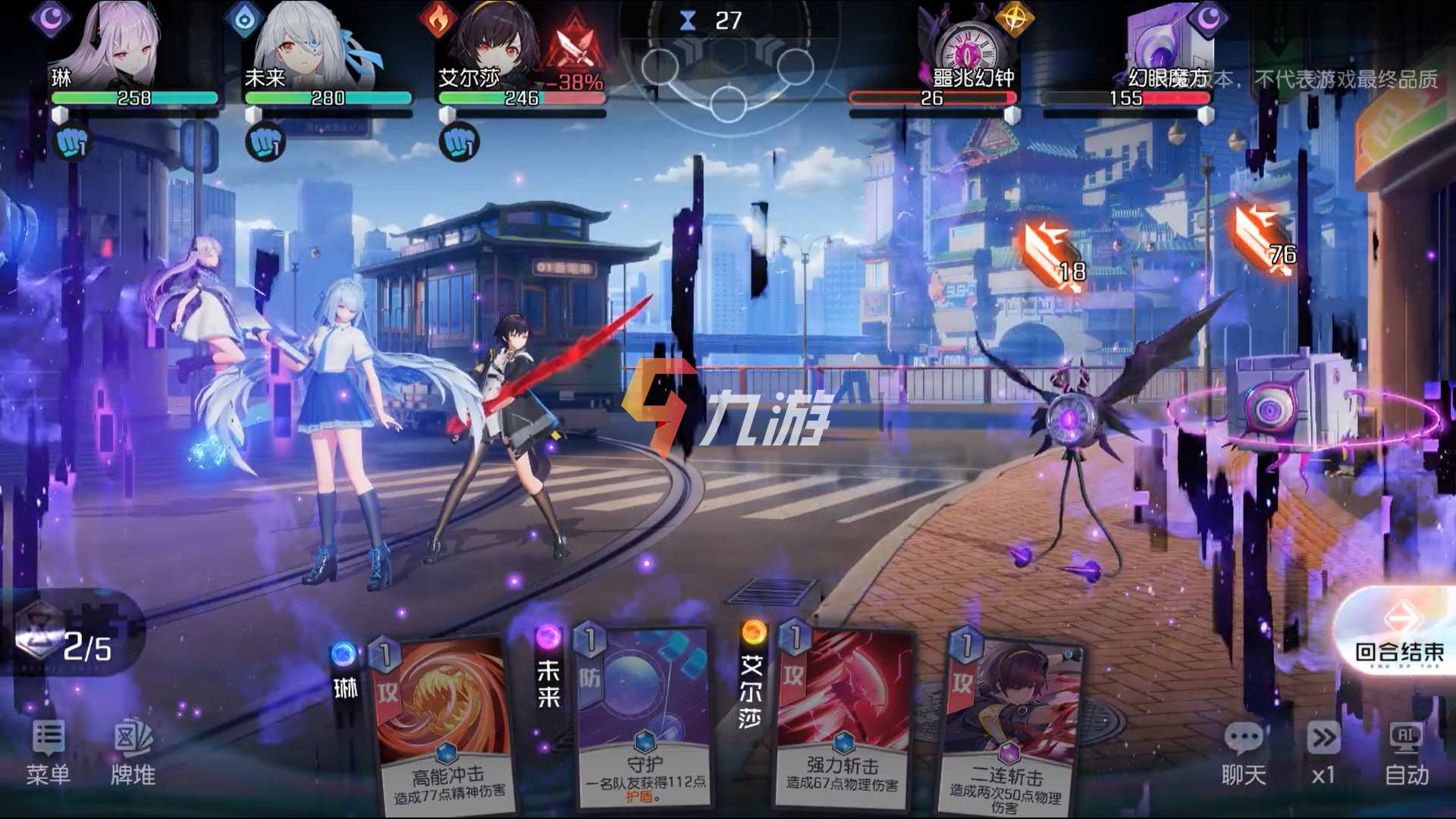Inspect the fist buff icon under 艾尔莎
Viewport: 1456px width, 819px height.
pos(460,142)
